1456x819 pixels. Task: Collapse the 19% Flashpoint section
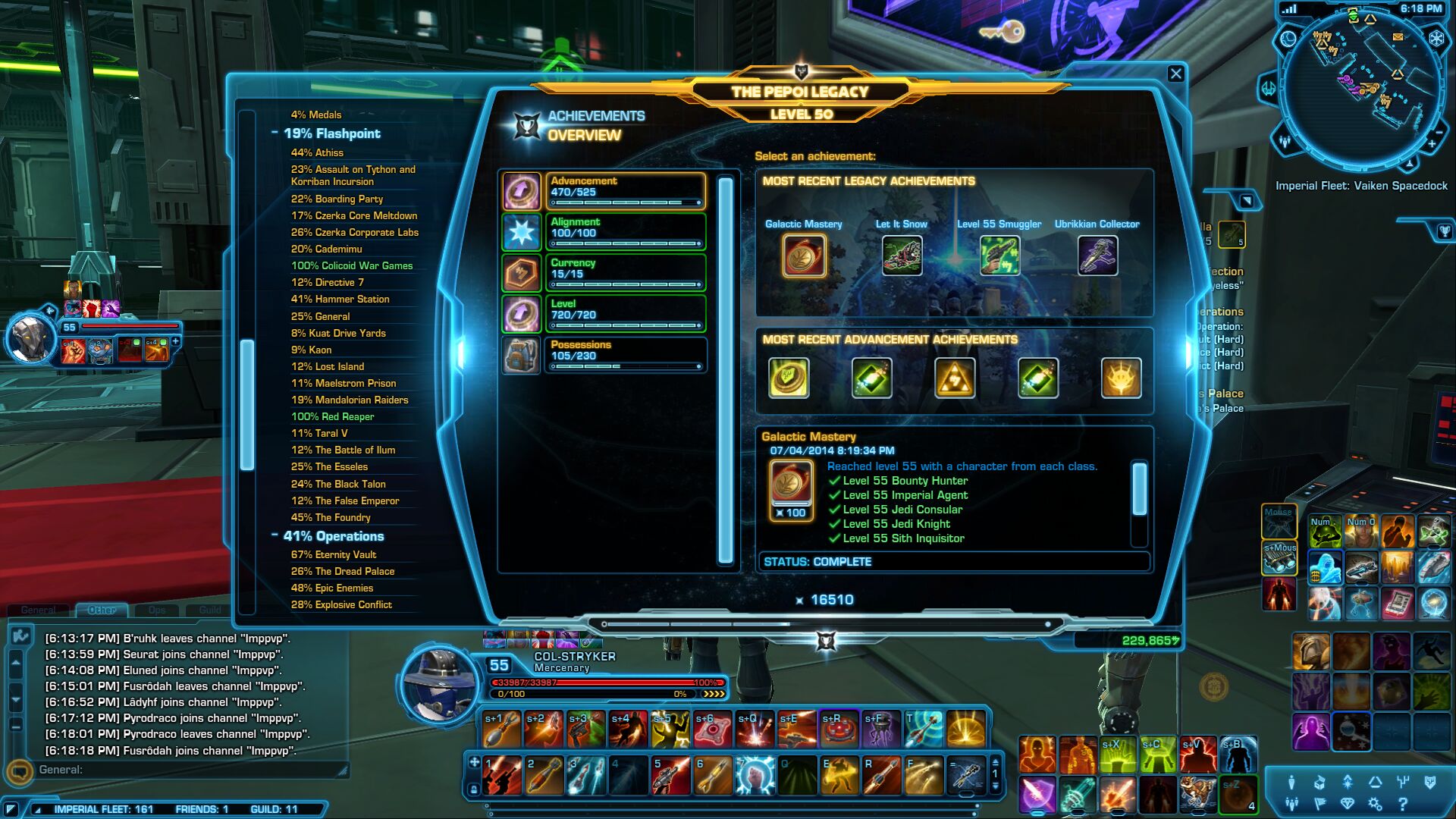(x=275, y=133)
